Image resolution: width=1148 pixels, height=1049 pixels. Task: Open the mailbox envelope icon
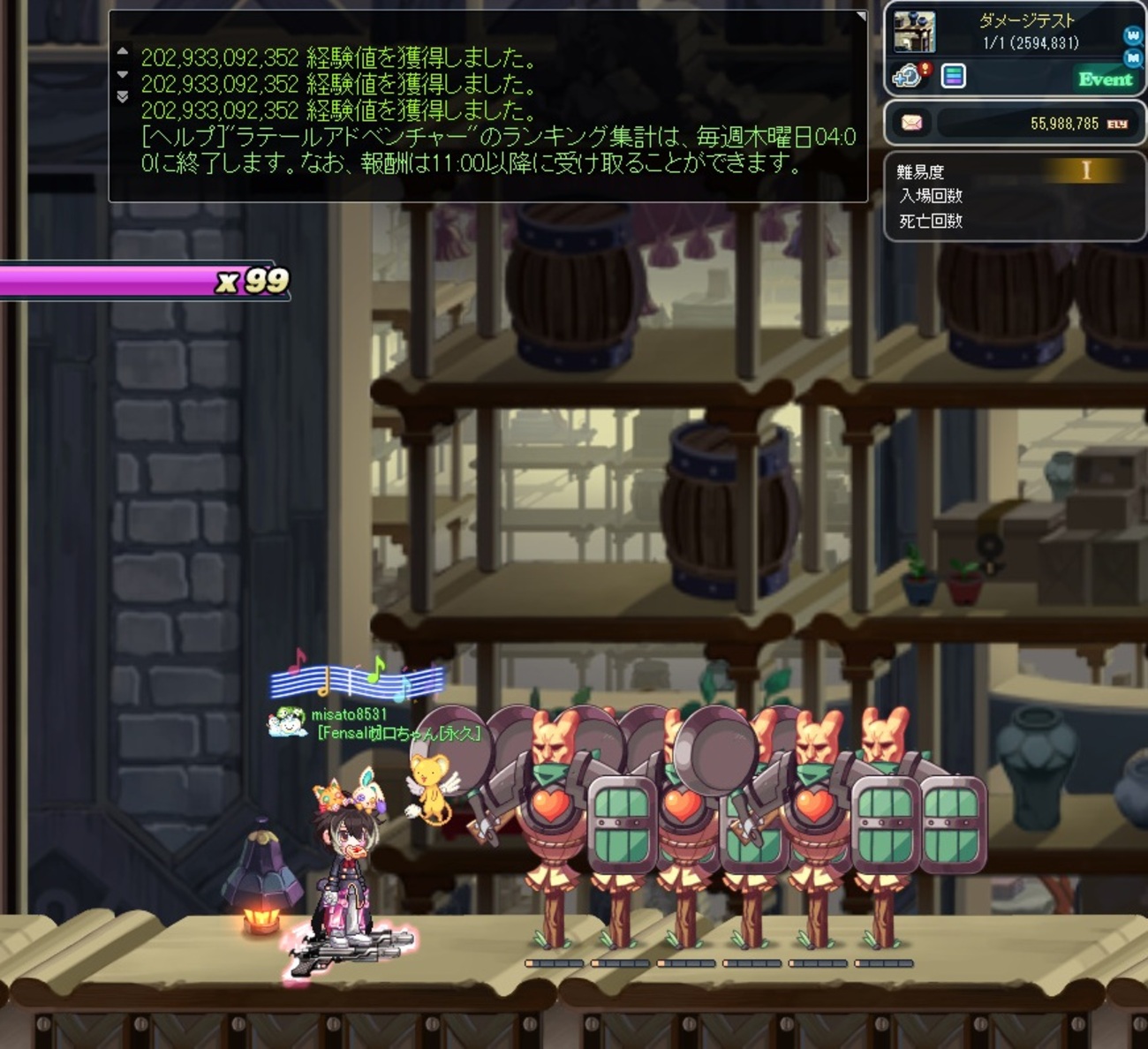coord(911,123)
